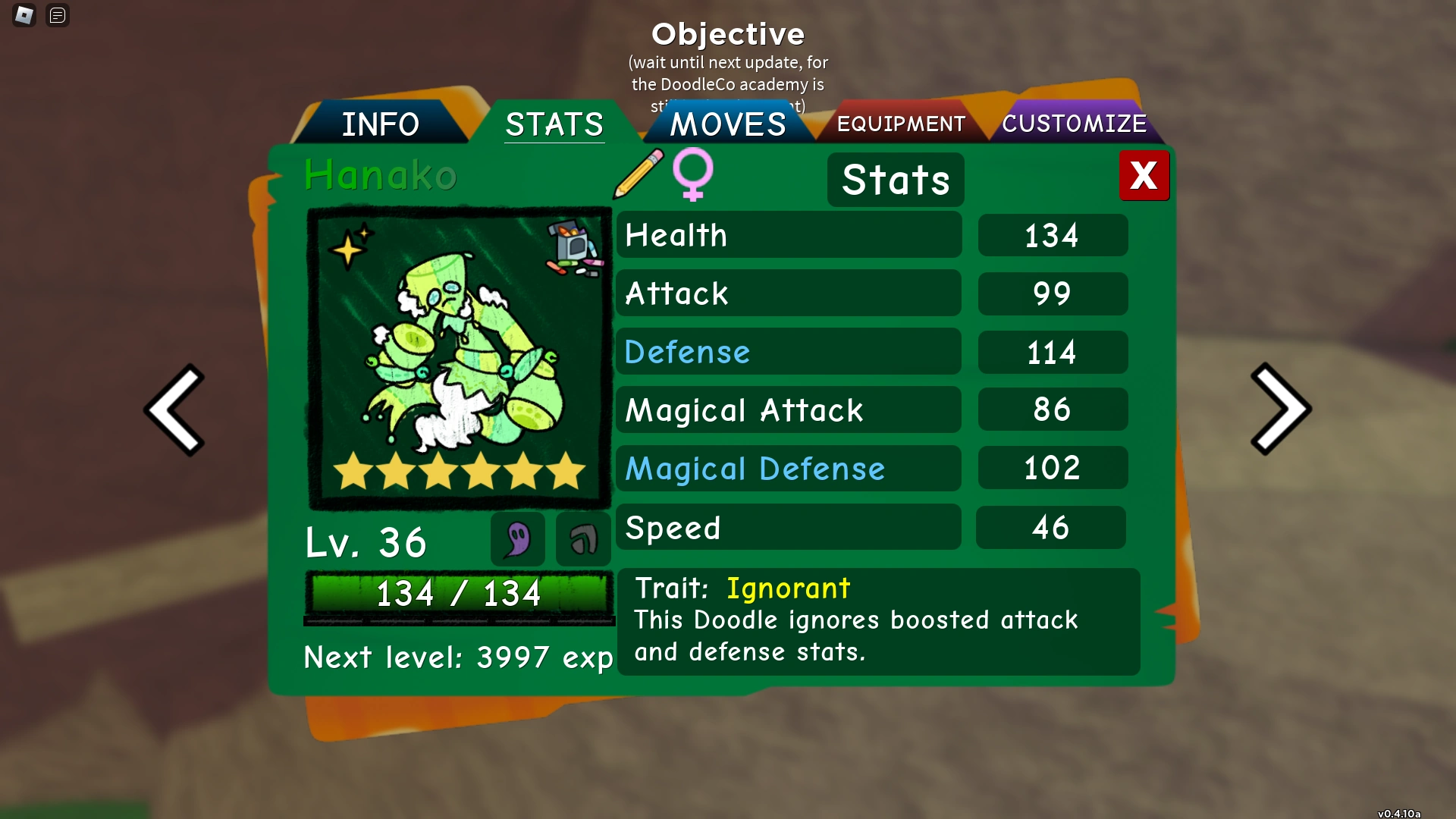The width and height of the screenshot is (1456, 819).
Task: Switch to the MOVES tab
Action: pos(726,123)
